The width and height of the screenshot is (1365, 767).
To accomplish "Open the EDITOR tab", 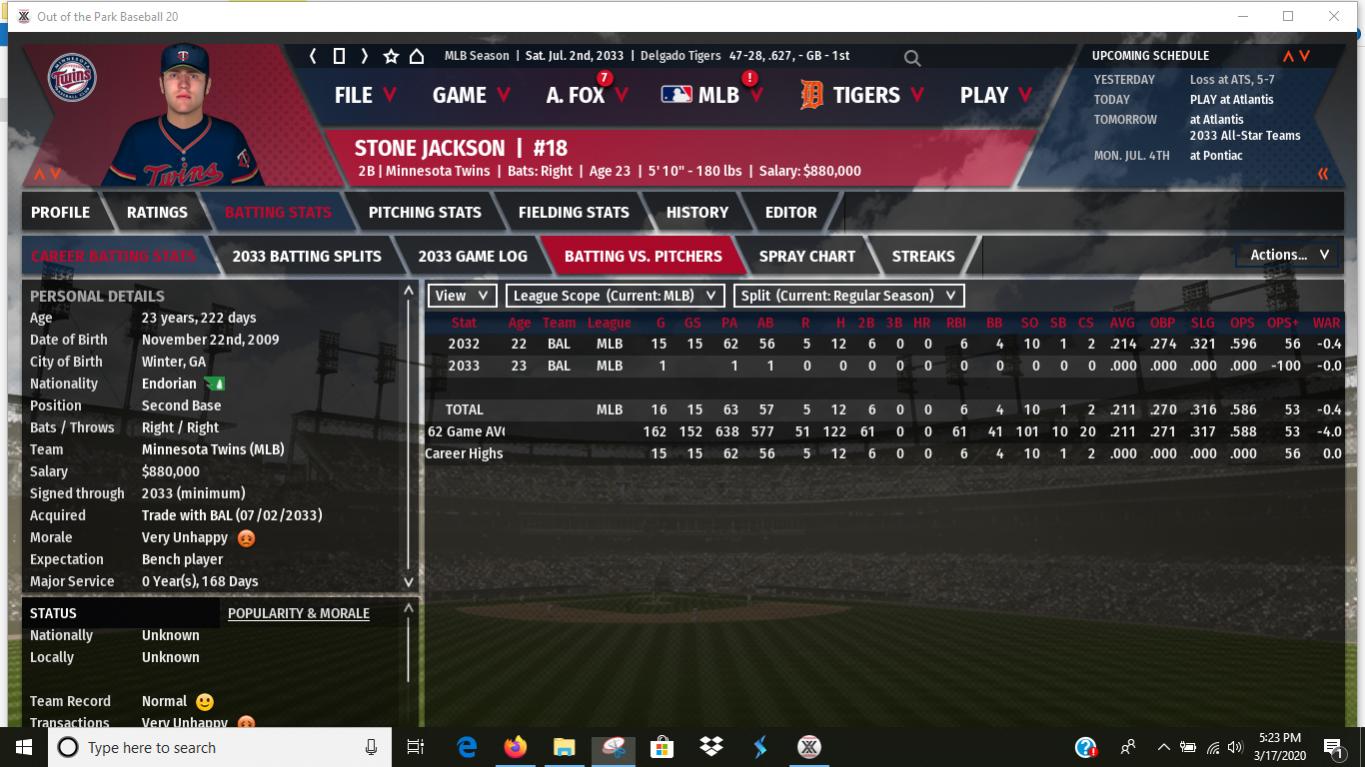I will pos(791,212).
